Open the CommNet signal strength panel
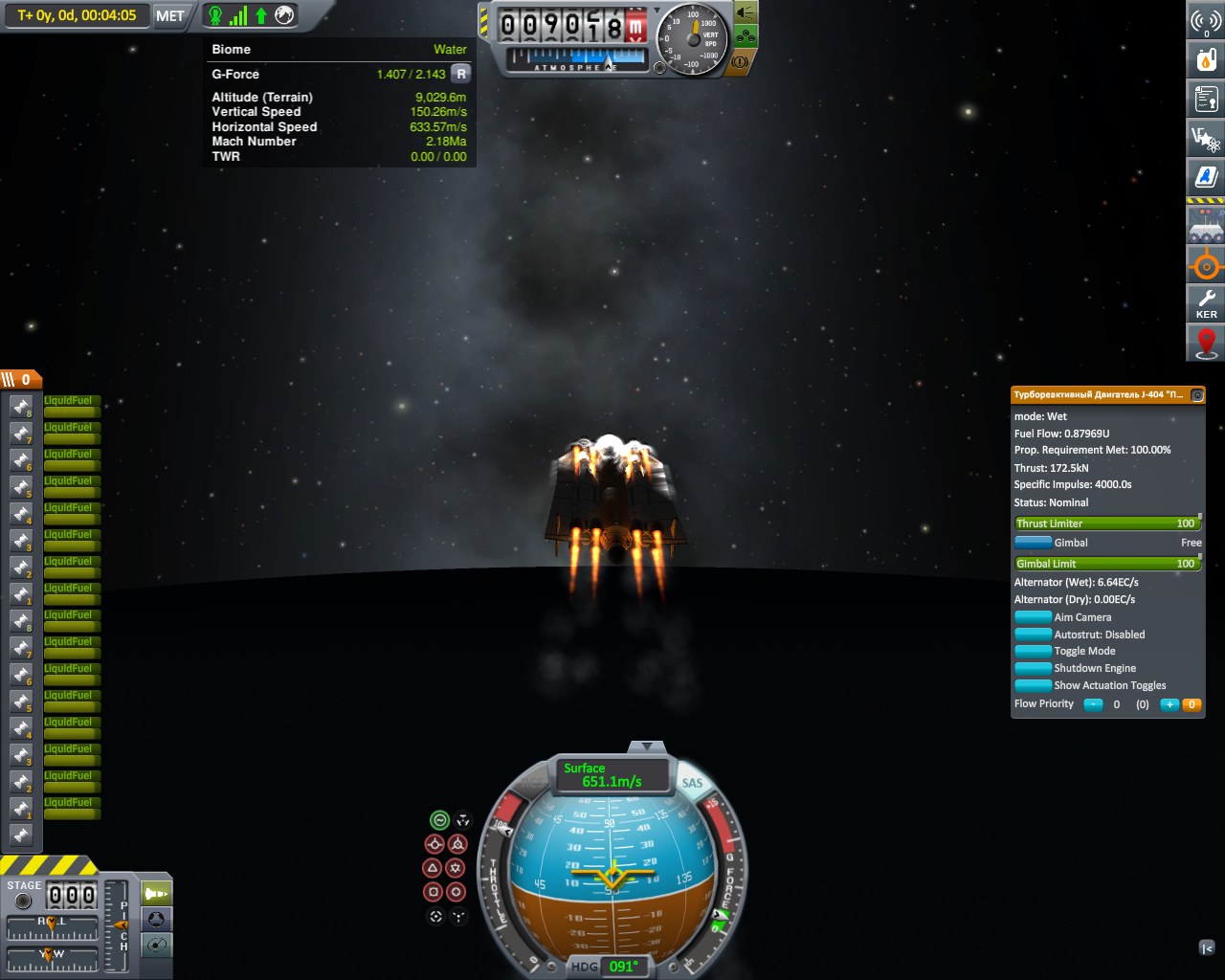Screen dimensions: 1225x980 click(x=1206, y=21)
